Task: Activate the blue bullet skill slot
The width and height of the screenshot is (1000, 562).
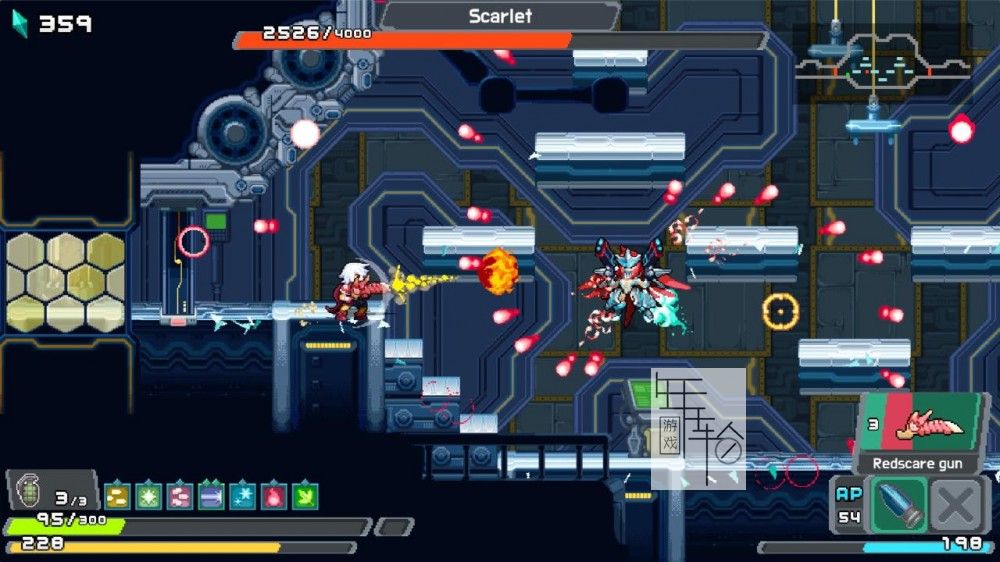Action: tap(898, 504)
